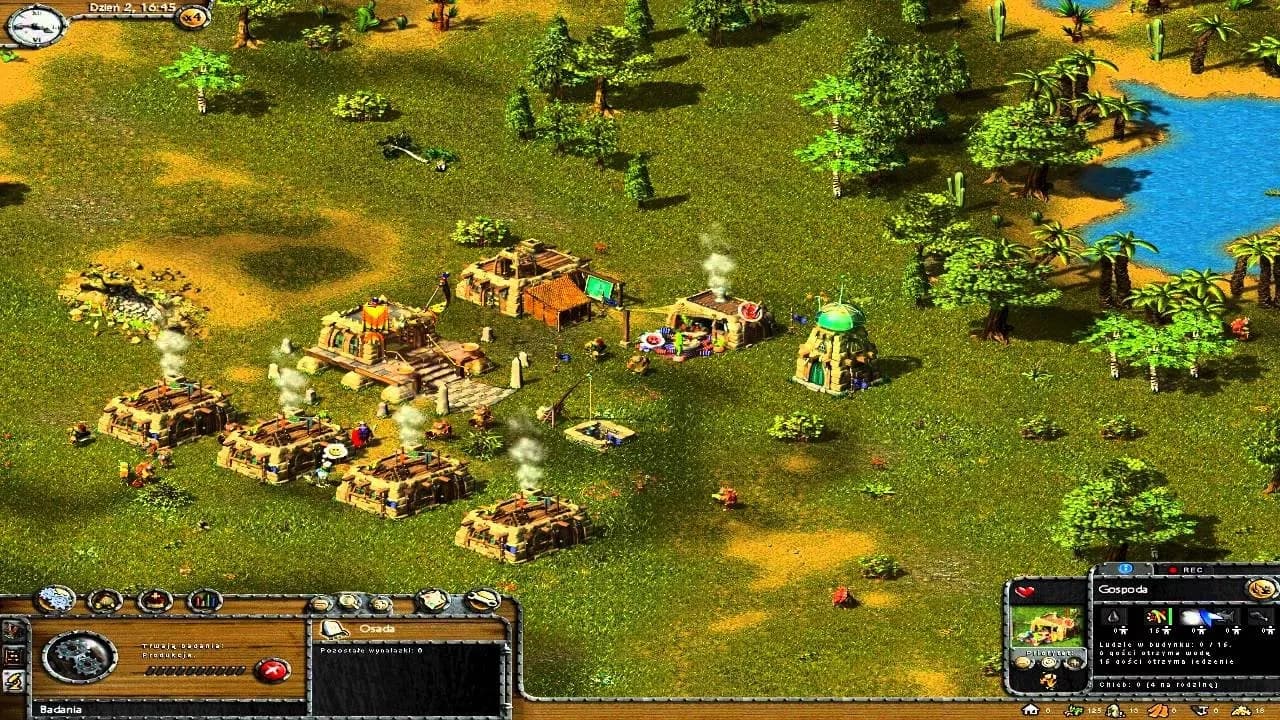Select the Osada panel header
The width and height of the screenshot is (1280, 720).
tap(377, 629)
